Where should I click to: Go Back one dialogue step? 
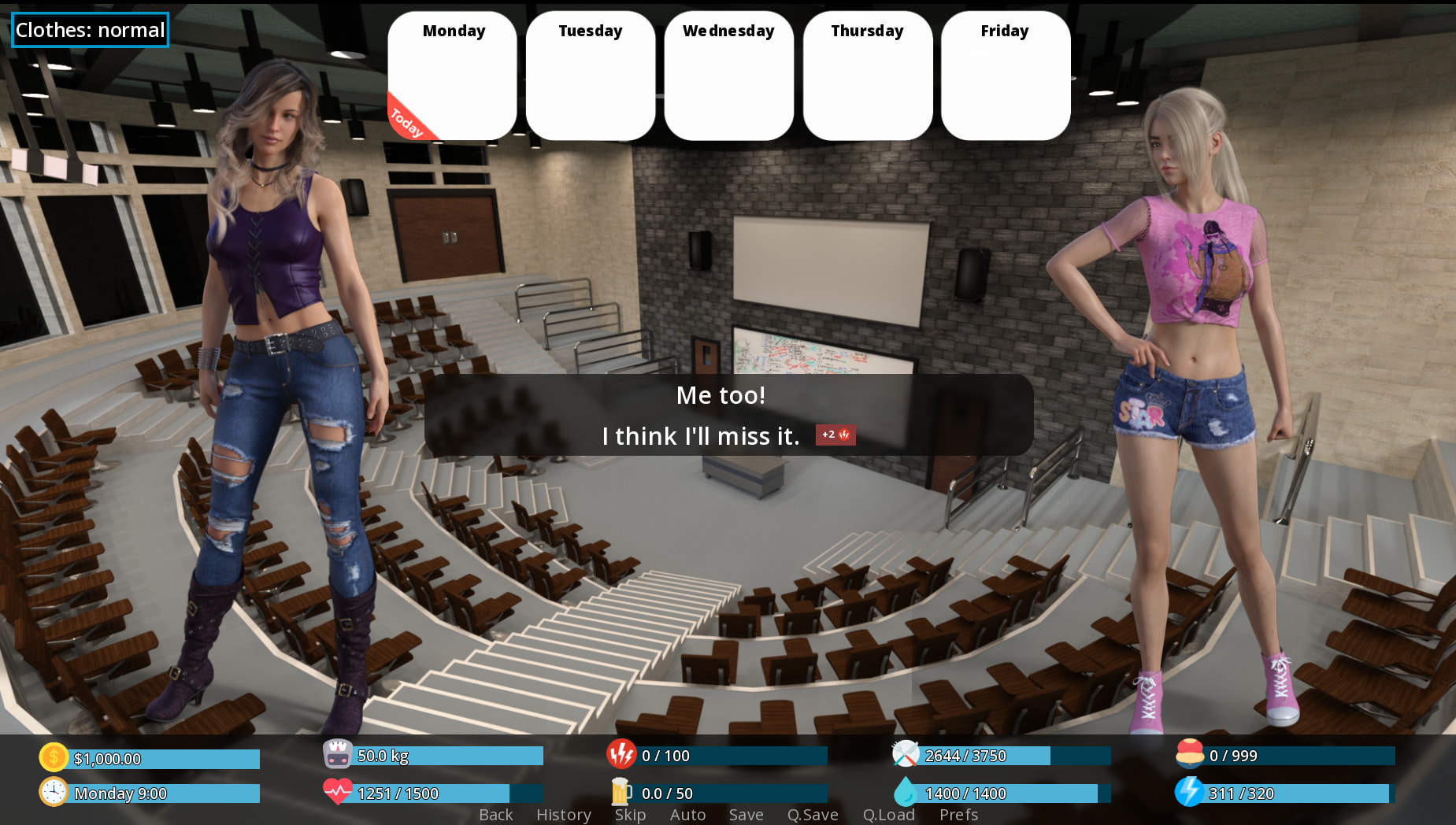coord(496,815)
